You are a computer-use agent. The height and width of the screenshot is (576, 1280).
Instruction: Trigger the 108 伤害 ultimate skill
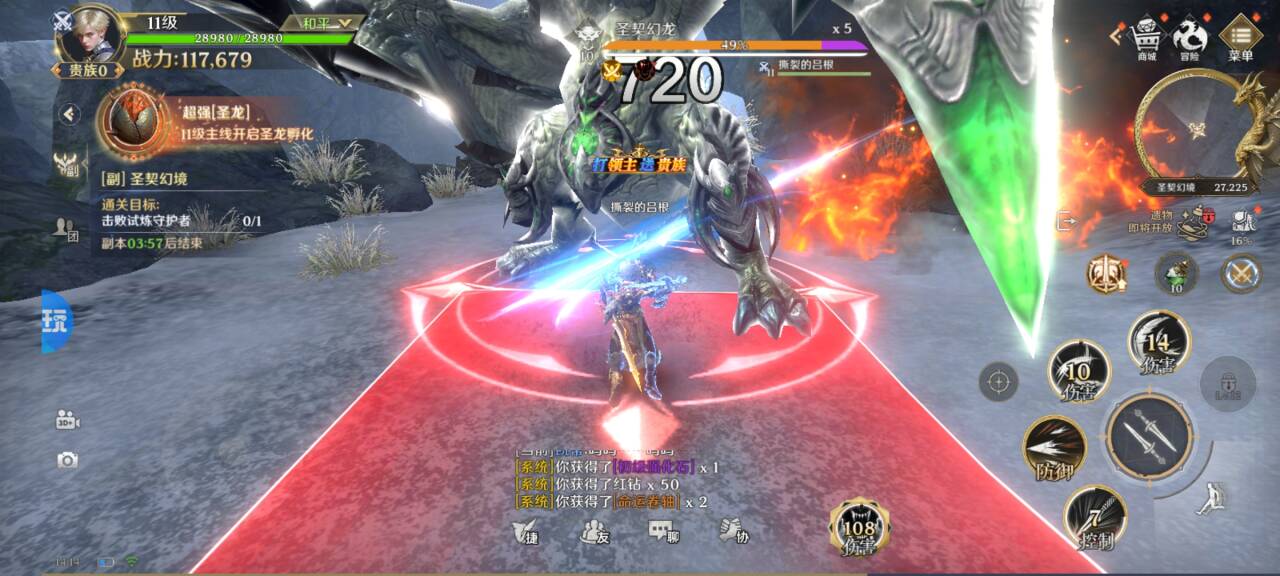(859, 527)
